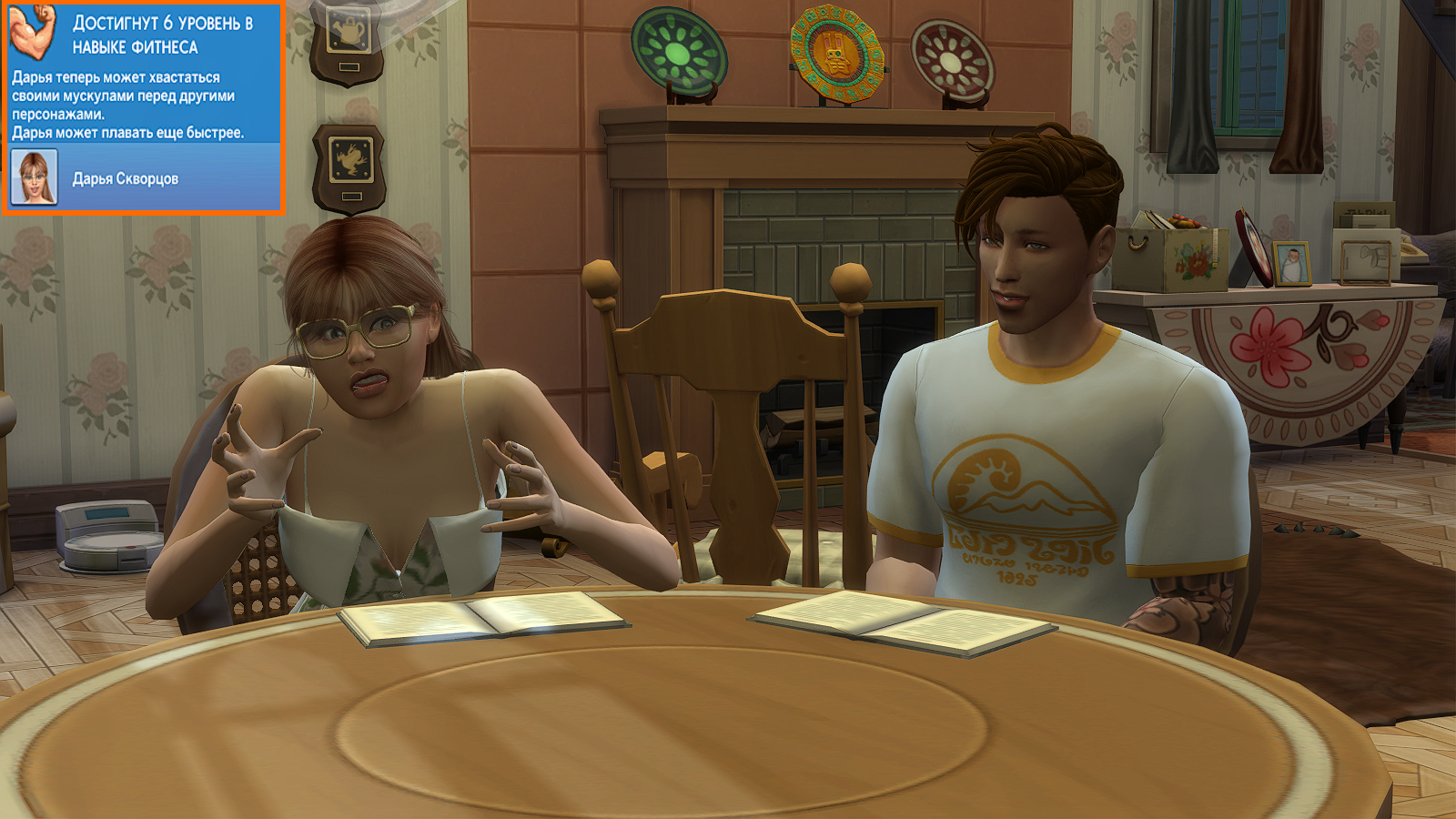Click Дарья Скворцов's portrait in the notification
This screenshot has width=1456, height=819.
(x=34, y=177)
